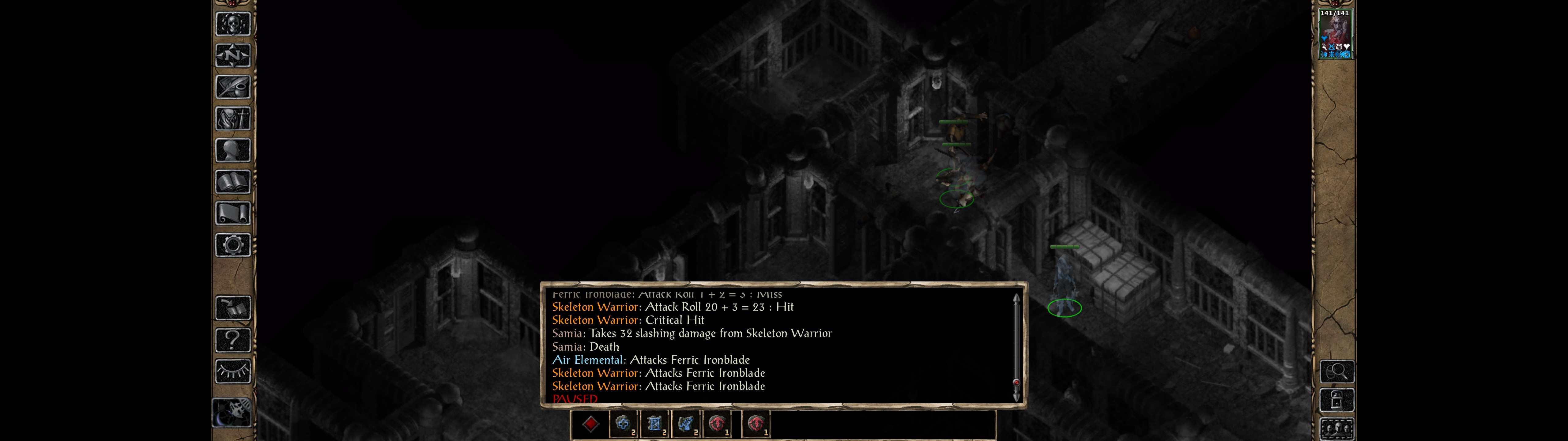The width and height of the screenshot is (1568, 441).
Task: Click the select-all-party button
Action: coord(1337,428)
